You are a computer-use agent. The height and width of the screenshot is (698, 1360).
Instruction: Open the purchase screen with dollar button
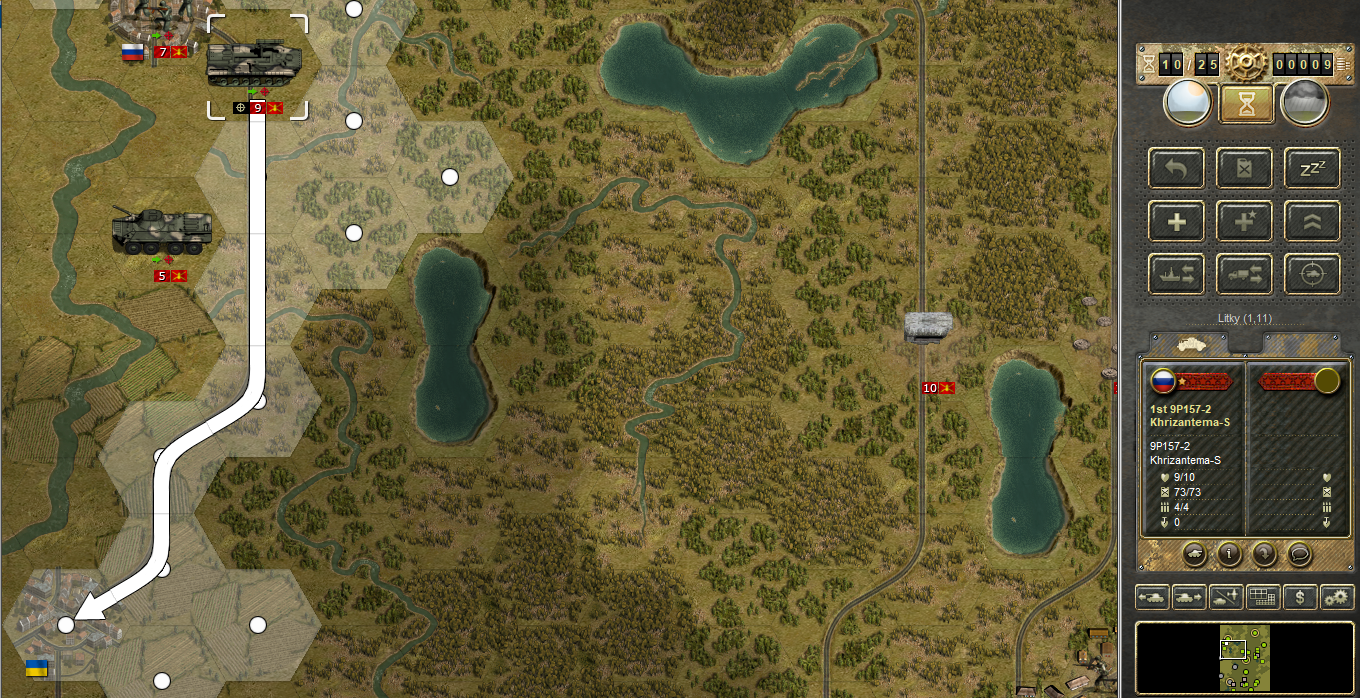(1300, 597)
